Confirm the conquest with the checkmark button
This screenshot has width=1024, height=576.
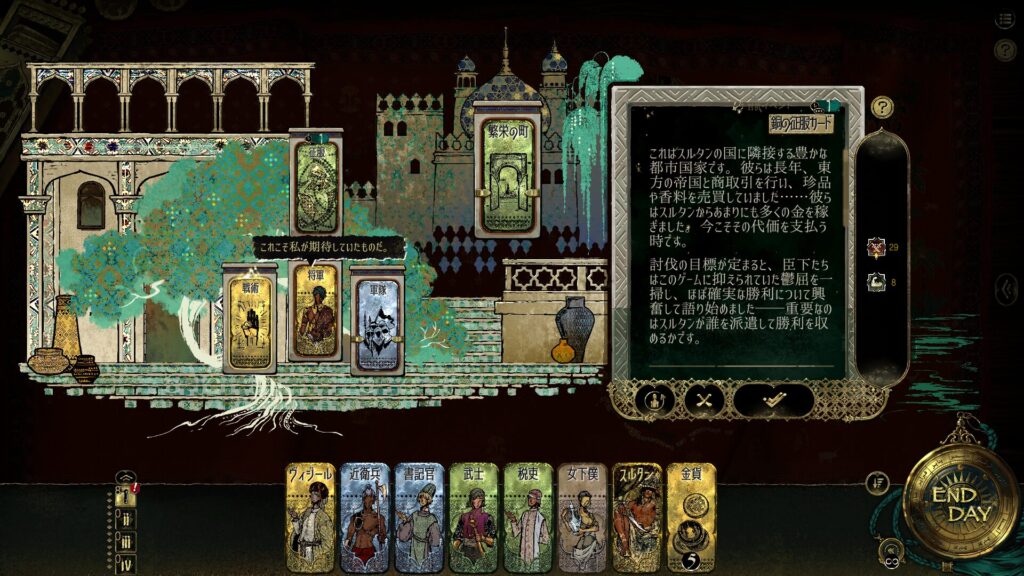point(772,400)
